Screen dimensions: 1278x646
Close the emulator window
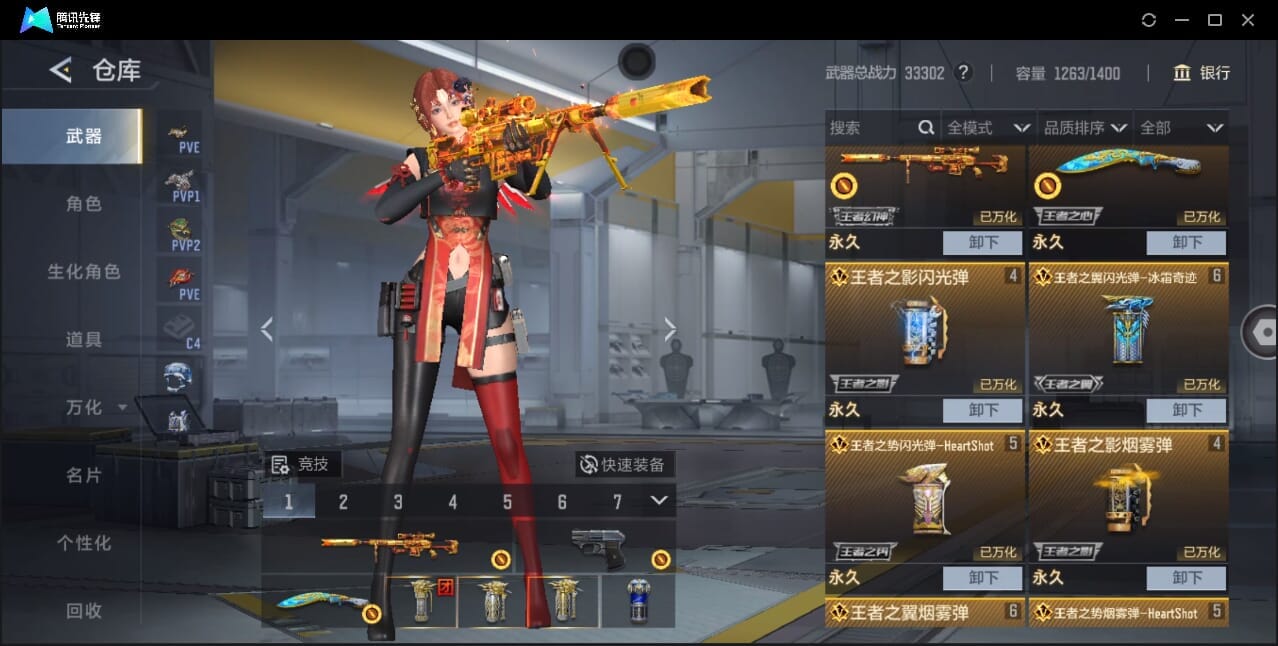tap(1248, 20)
